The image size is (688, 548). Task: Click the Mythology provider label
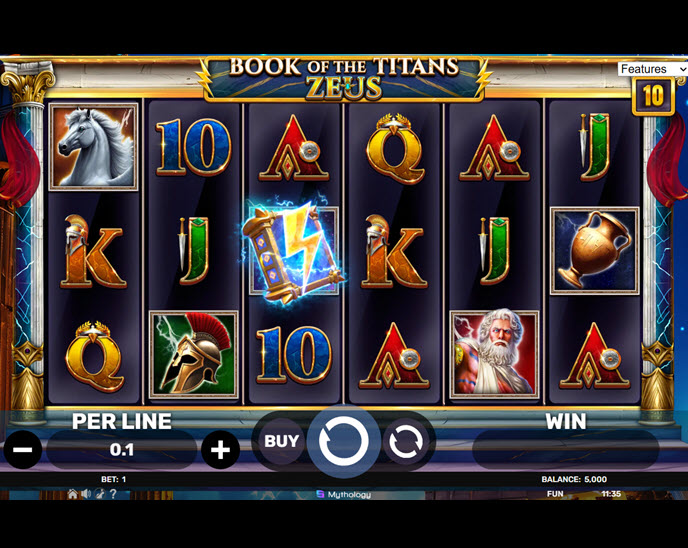(x=343, y=494)
